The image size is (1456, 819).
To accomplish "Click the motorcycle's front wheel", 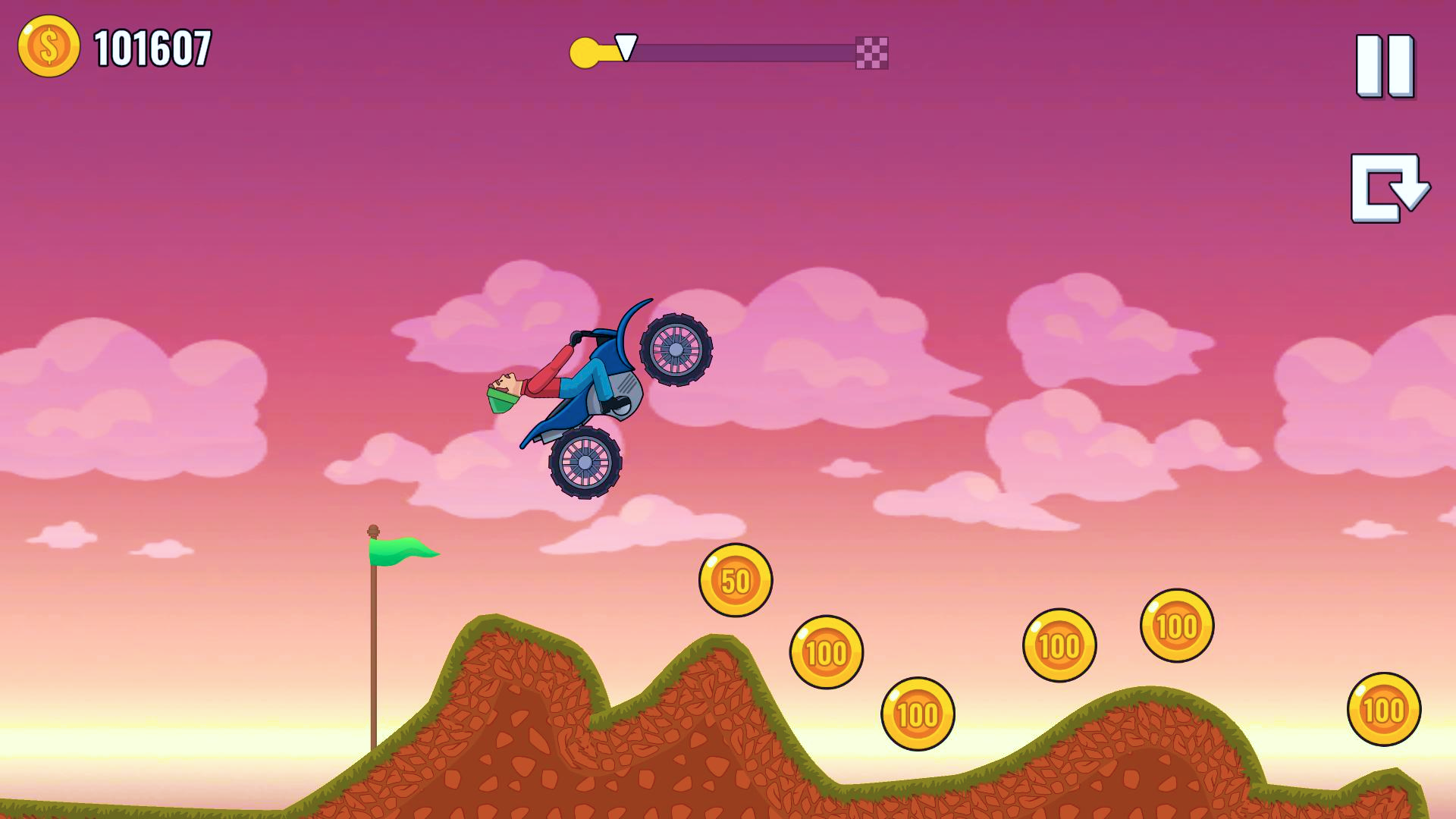I will pyautogui.click(x=584, y=463).
